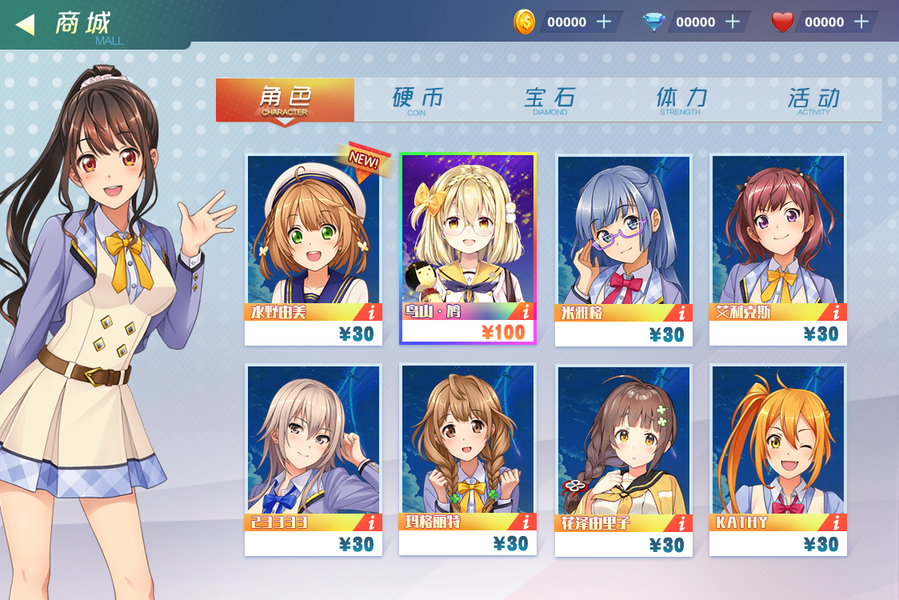Open the info icon on KATHY's card

pyautogui.click(x=837, y=522)
